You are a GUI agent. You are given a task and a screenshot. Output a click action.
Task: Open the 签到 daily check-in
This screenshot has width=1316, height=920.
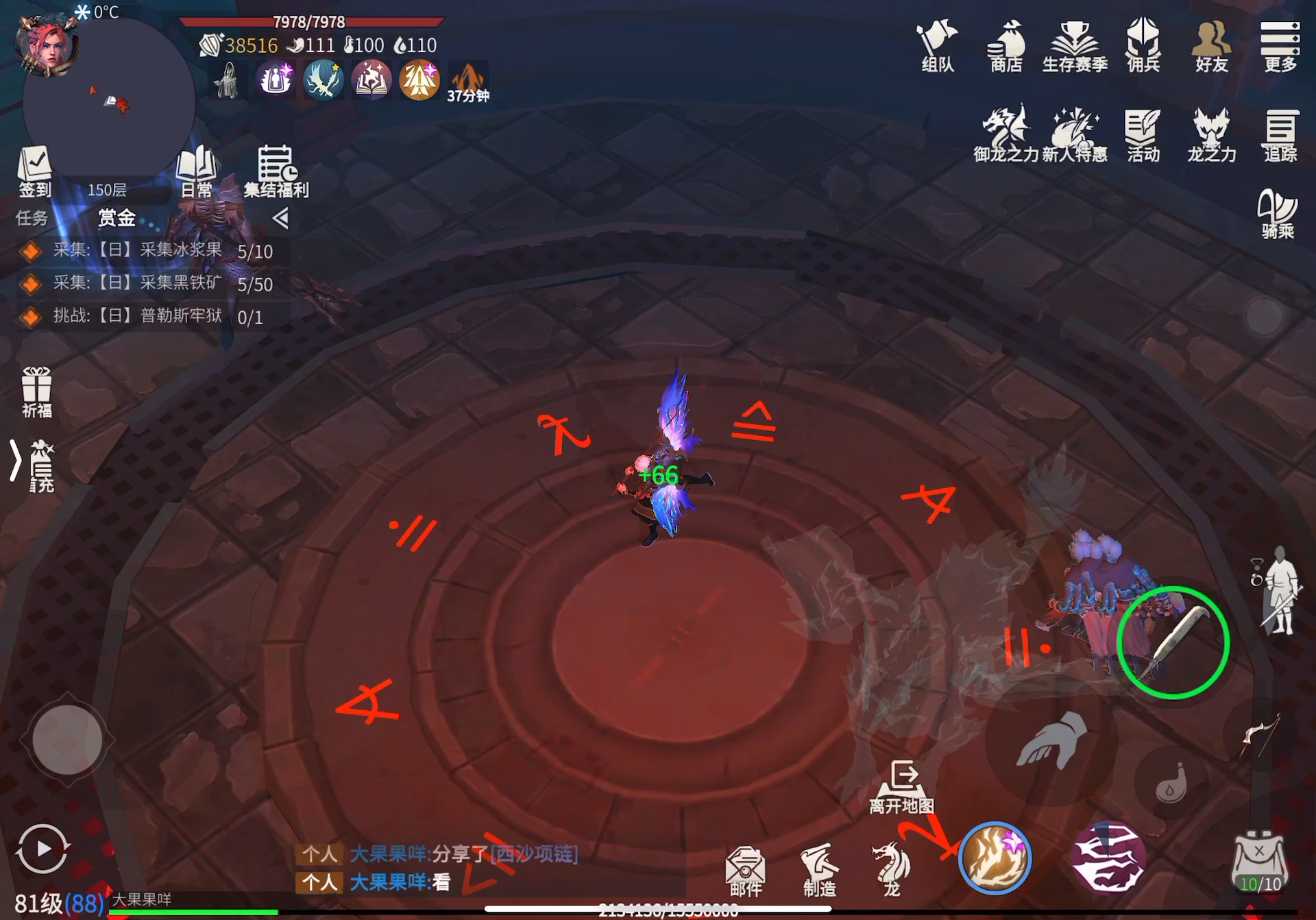(35, 171)
